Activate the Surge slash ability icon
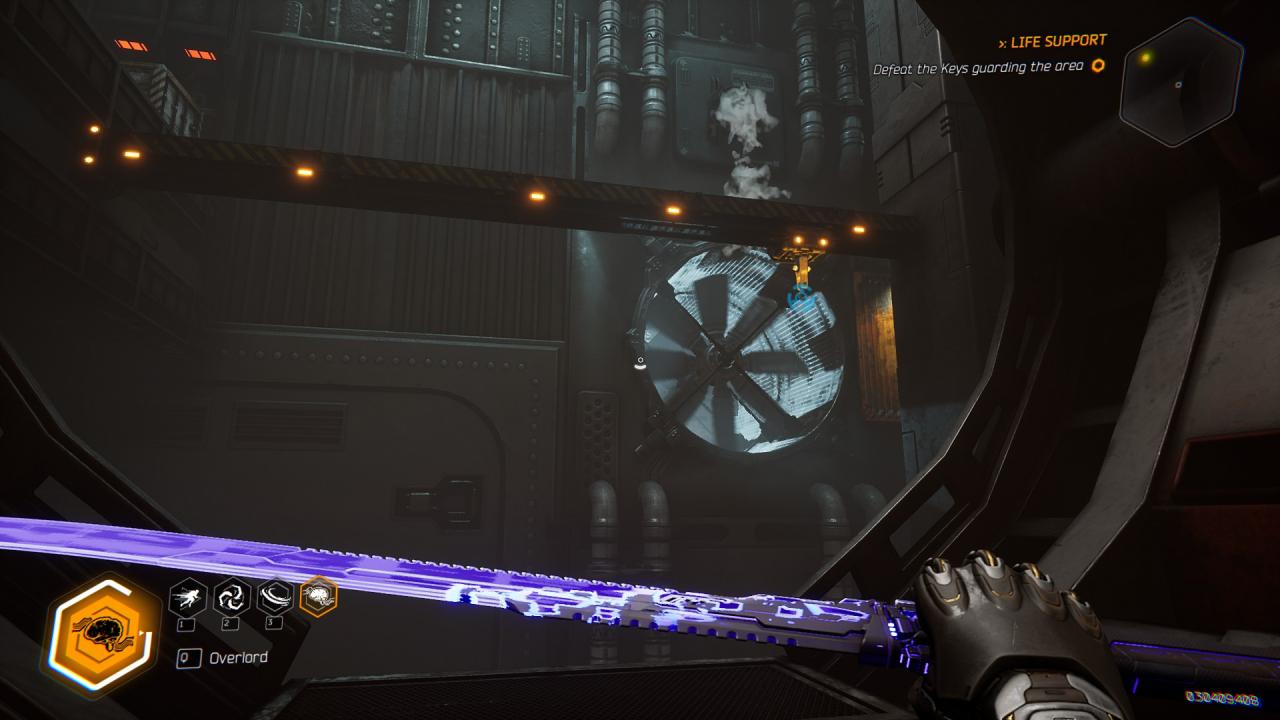The height and width of the screenshot is (720, 1280). 275,598
